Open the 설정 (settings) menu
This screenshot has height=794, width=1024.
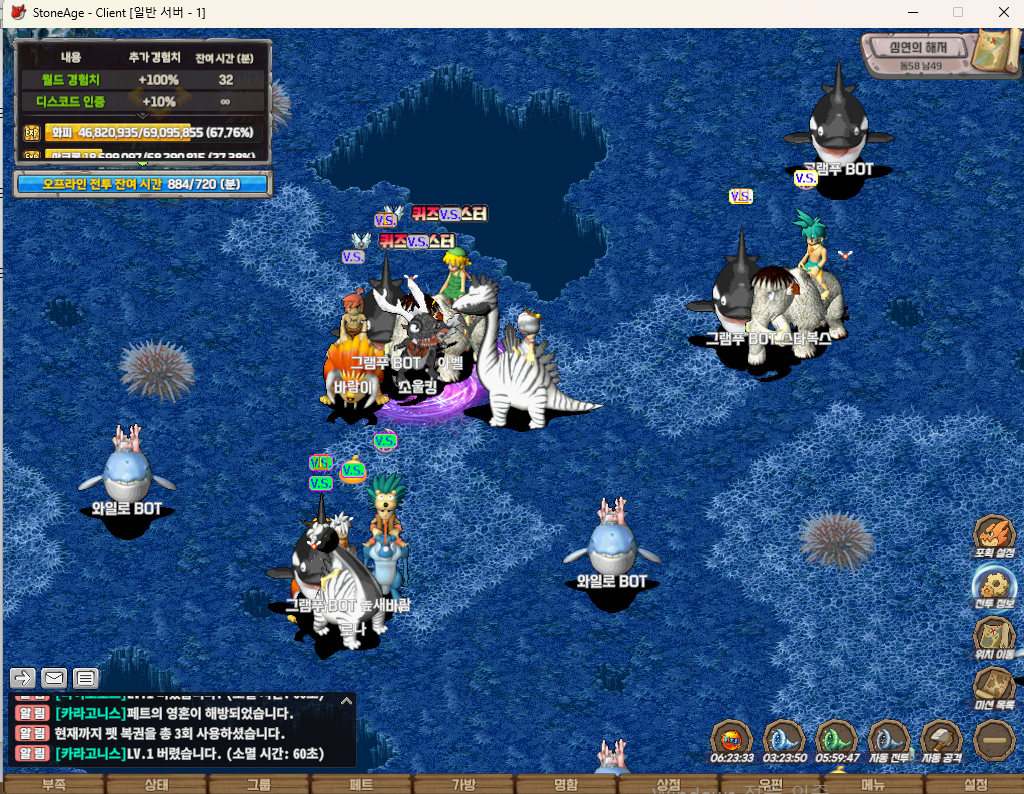tap(975, 784)
